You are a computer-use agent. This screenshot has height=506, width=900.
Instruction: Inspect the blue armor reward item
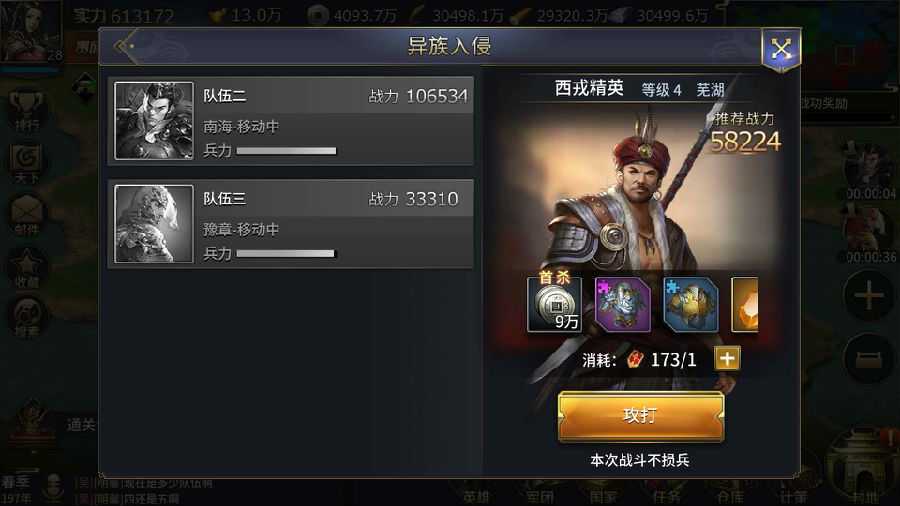pyautogui.click(x=690, y=305)
